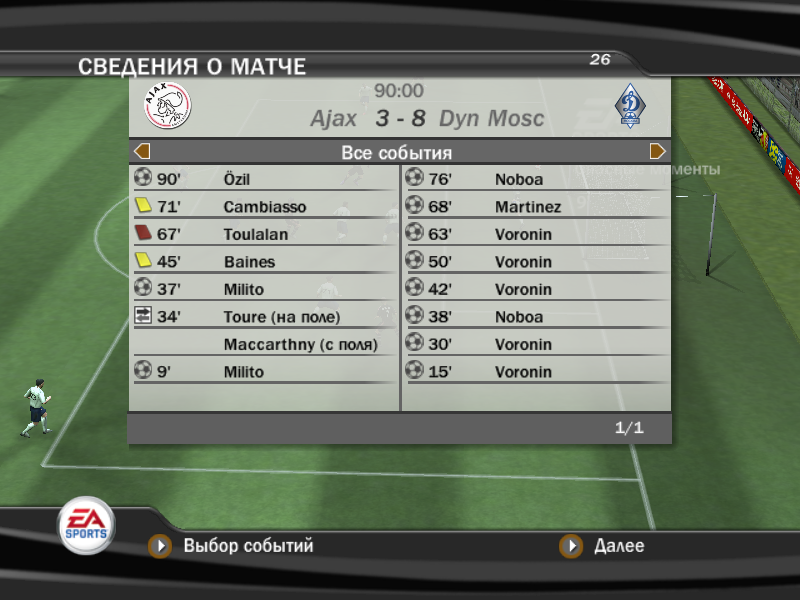Pick Martinez's 68' goal row
This screenshot has height=614, width=800.
(536, 207)
